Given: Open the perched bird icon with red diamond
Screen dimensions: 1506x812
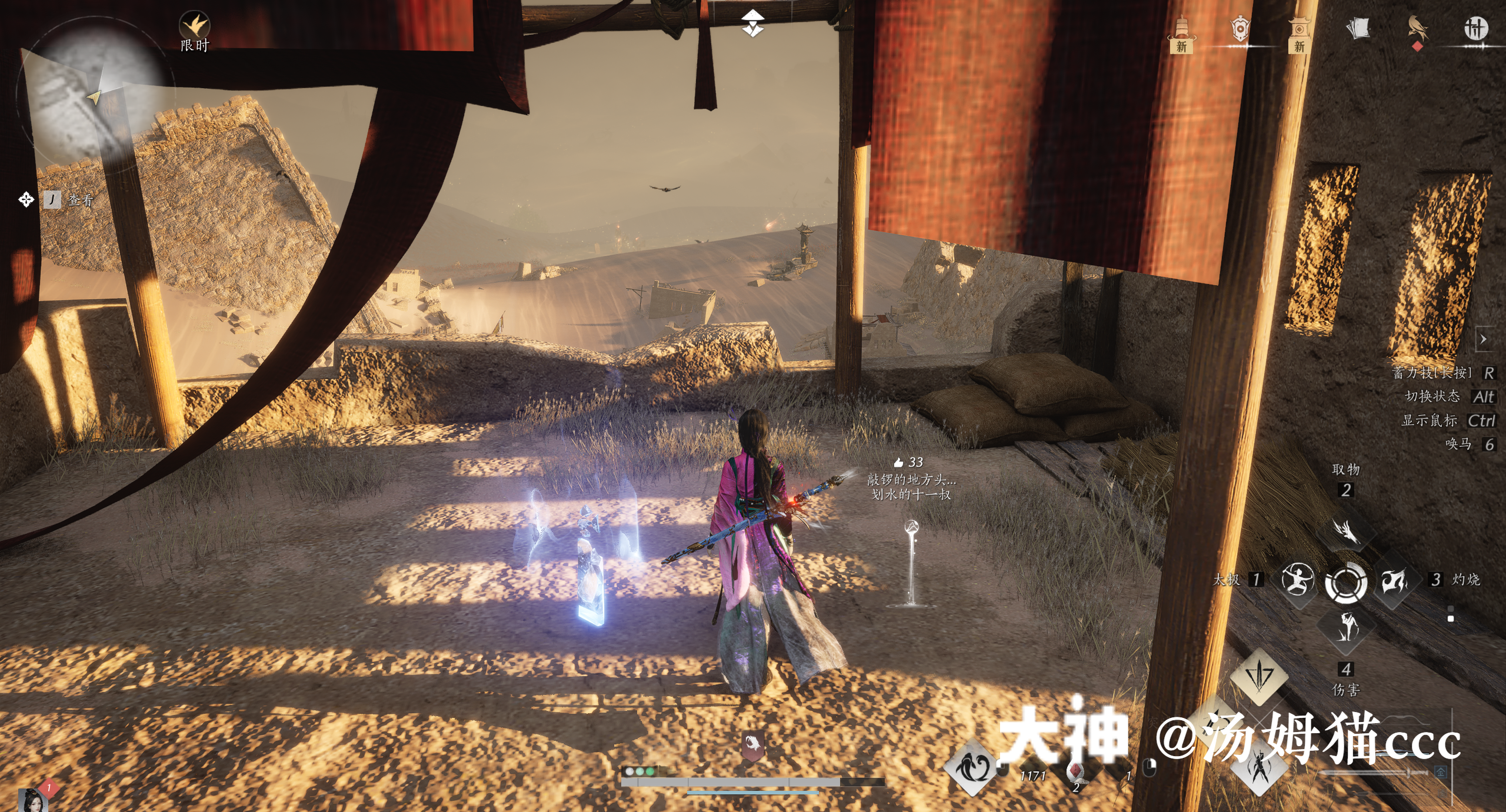Looking at the screenshot, I should (1417, 29).
